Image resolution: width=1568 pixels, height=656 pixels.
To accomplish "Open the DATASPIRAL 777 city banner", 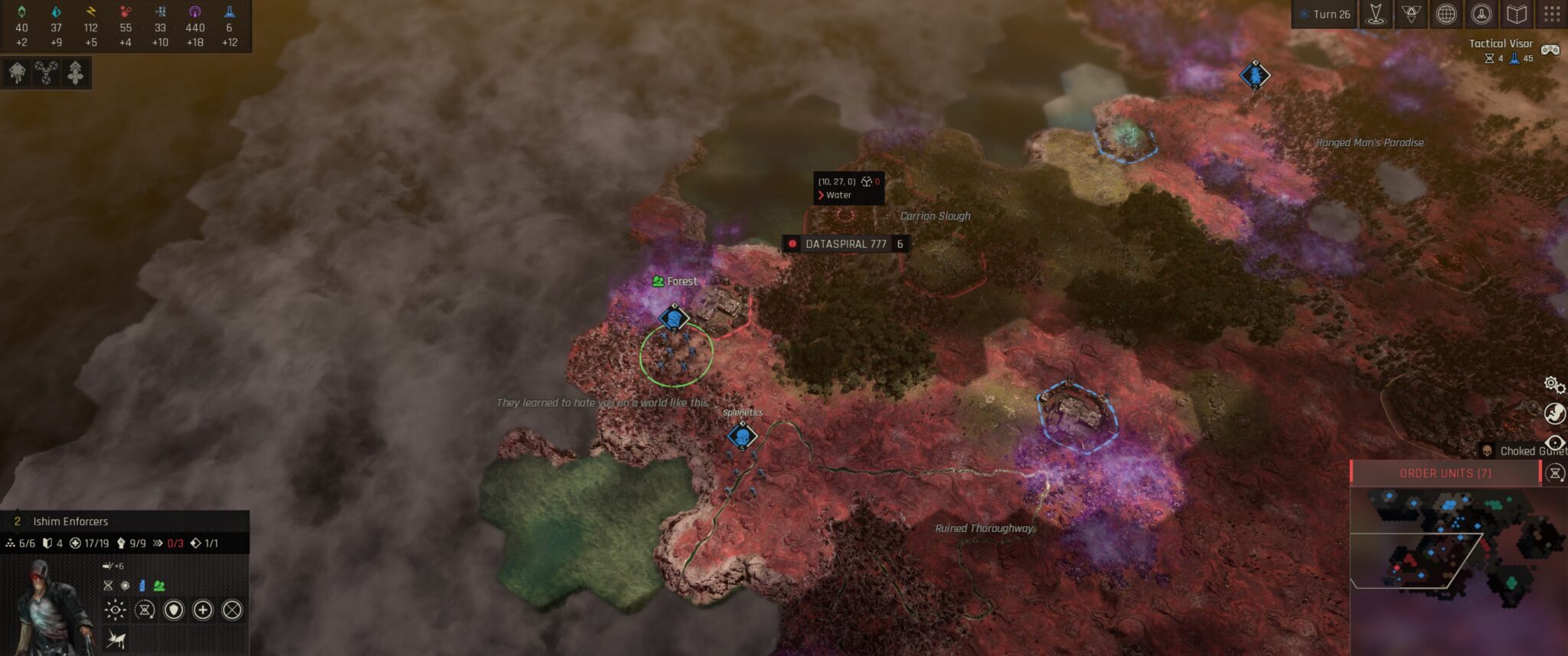I will click(x=845, y=244).
